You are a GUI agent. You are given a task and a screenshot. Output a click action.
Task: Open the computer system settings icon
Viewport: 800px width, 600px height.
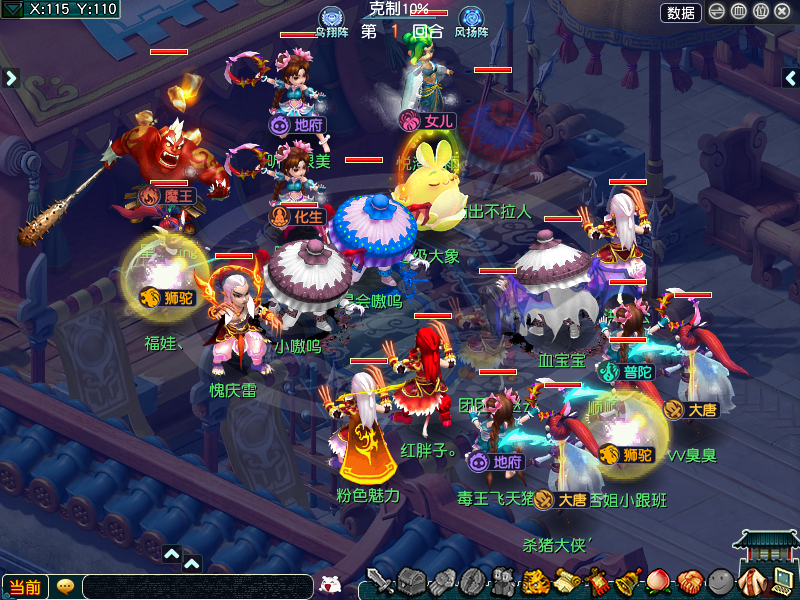click(779, 581)
